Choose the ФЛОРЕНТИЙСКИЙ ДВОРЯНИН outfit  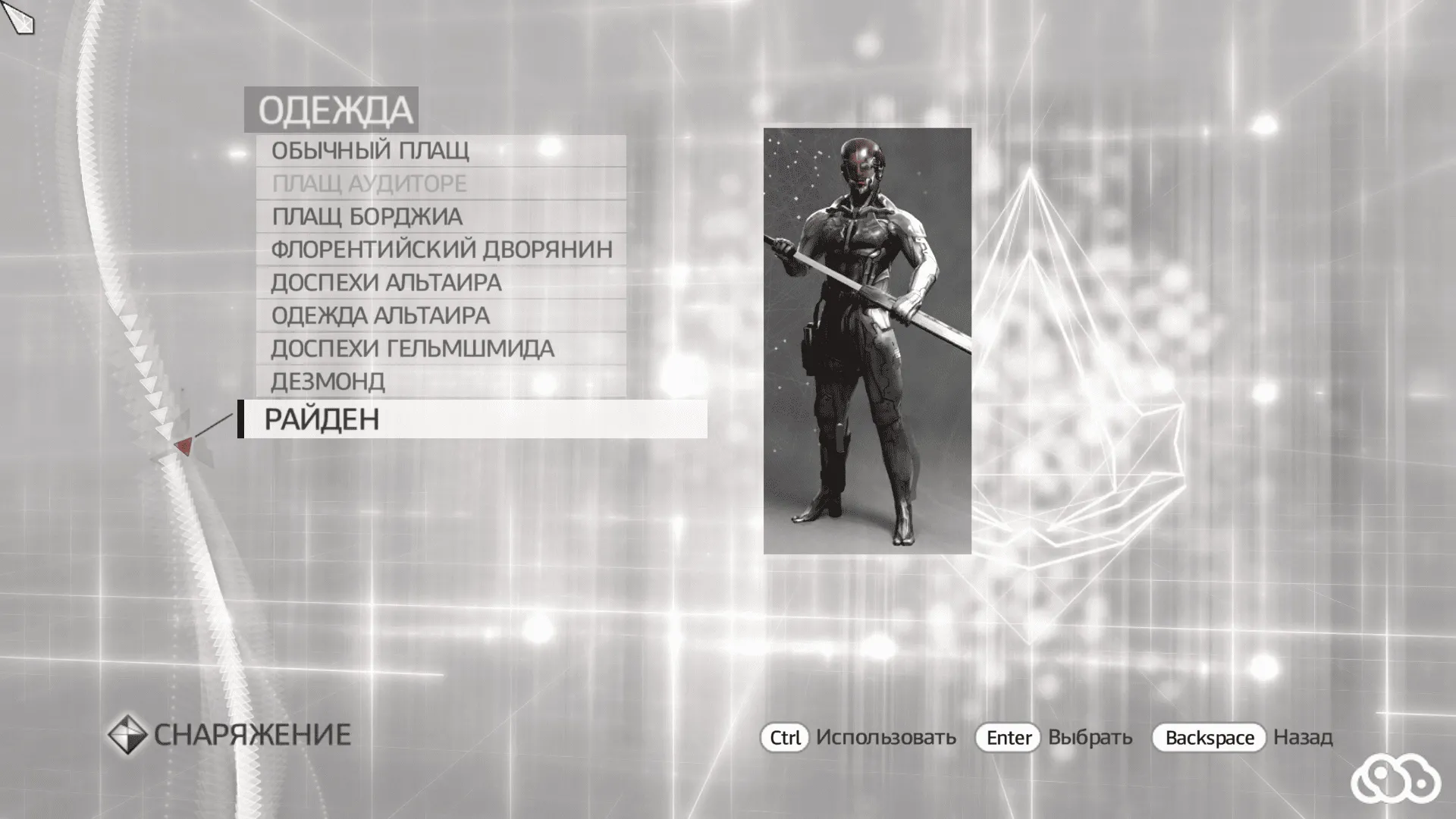tap(442, 249)
